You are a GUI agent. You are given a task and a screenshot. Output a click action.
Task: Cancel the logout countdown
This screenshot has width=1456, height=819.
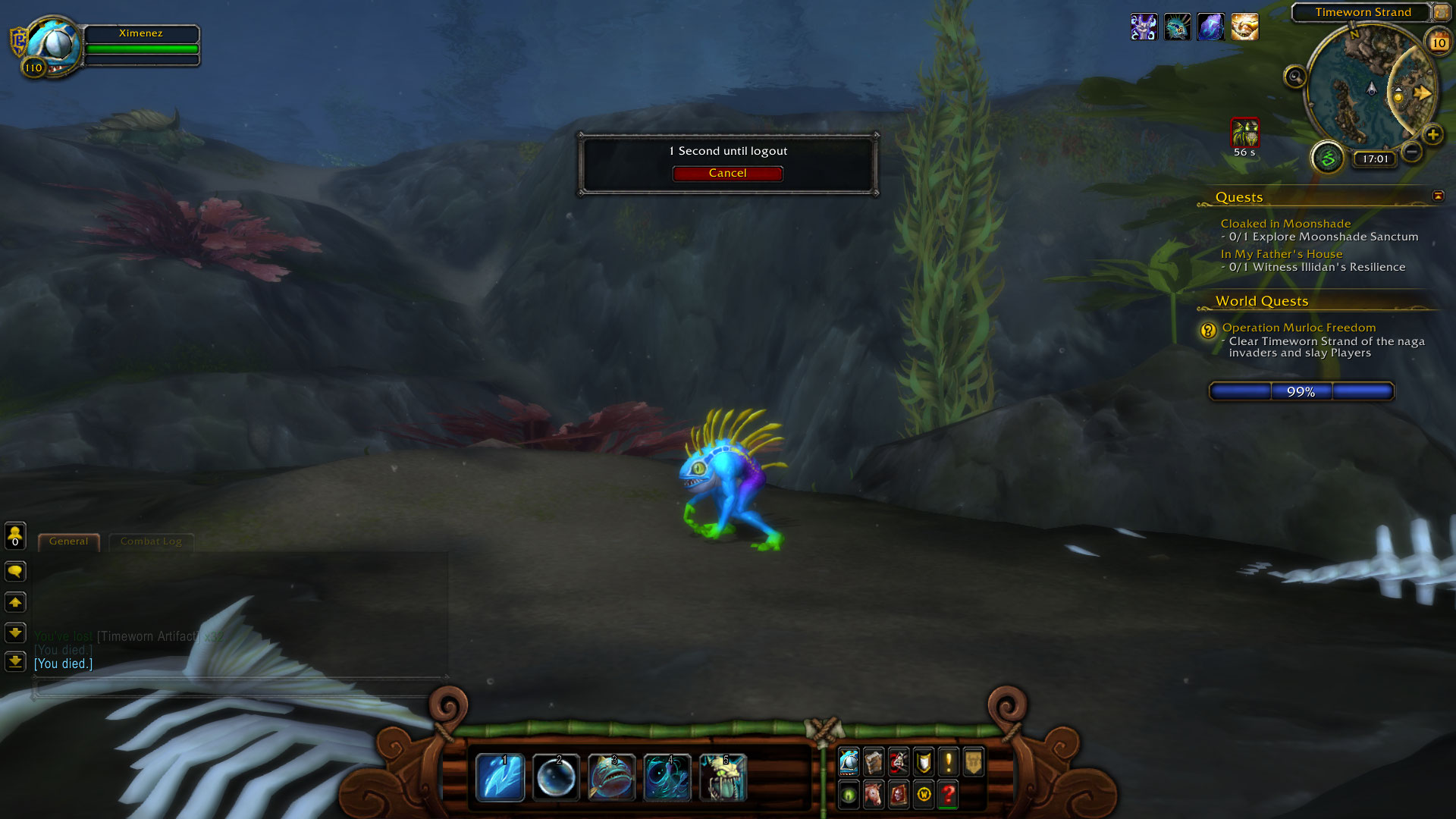727,174
